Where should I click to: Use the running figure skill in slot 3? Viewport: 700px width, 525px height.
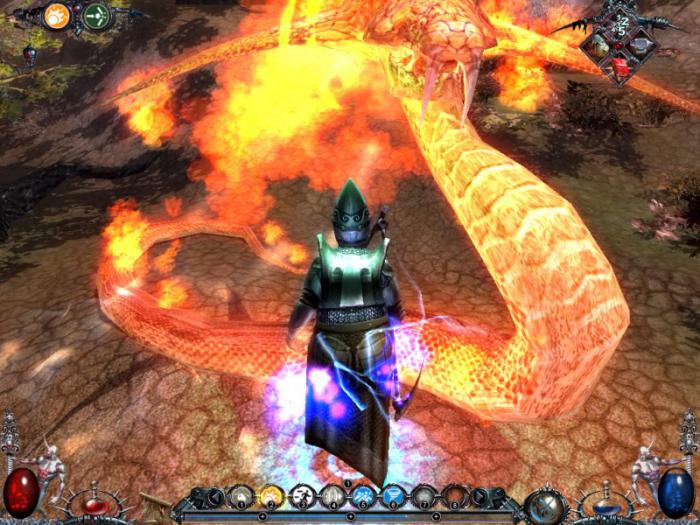[302, 497]
